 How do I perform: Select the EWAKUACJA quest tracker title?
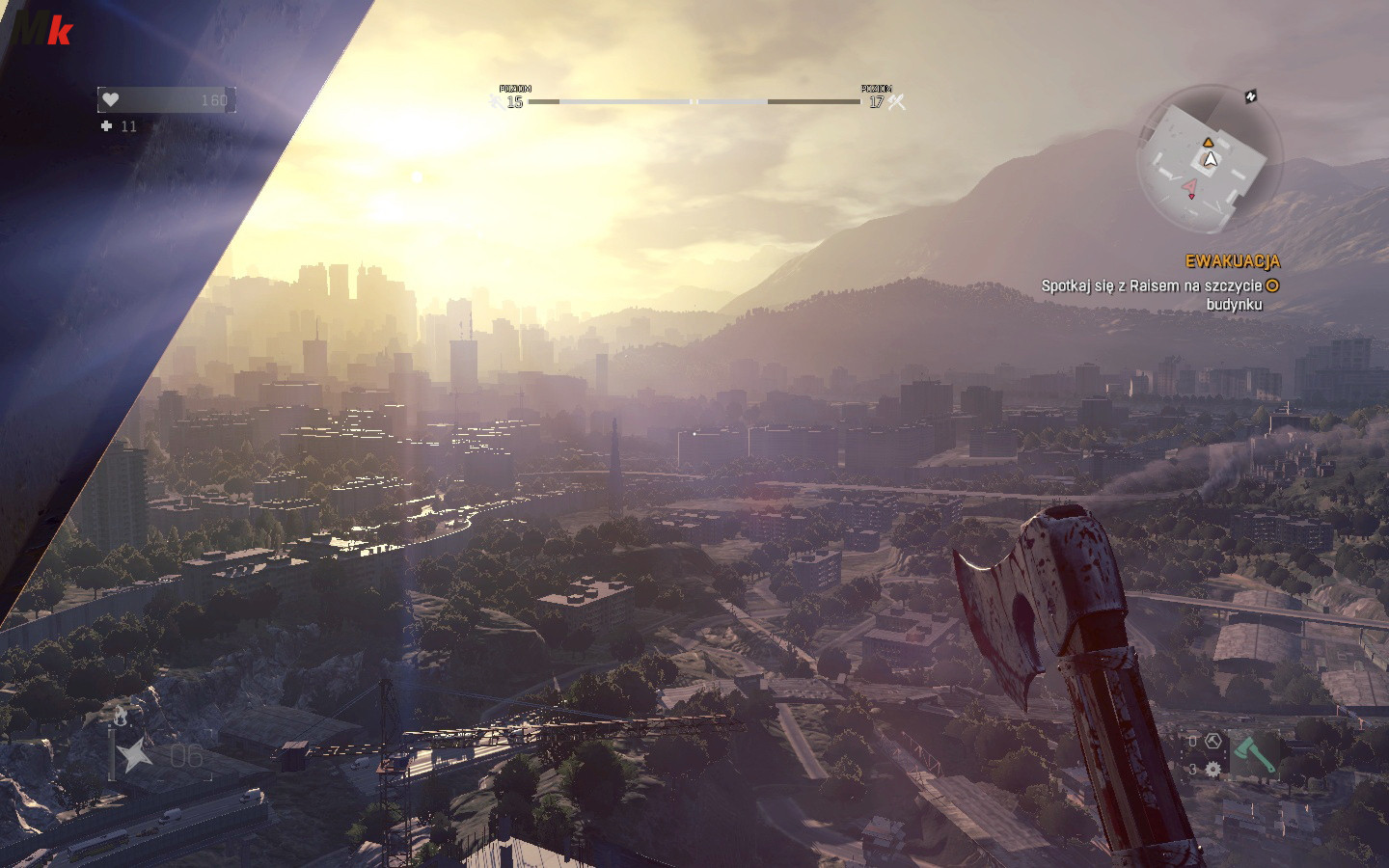click(1232, 261)
